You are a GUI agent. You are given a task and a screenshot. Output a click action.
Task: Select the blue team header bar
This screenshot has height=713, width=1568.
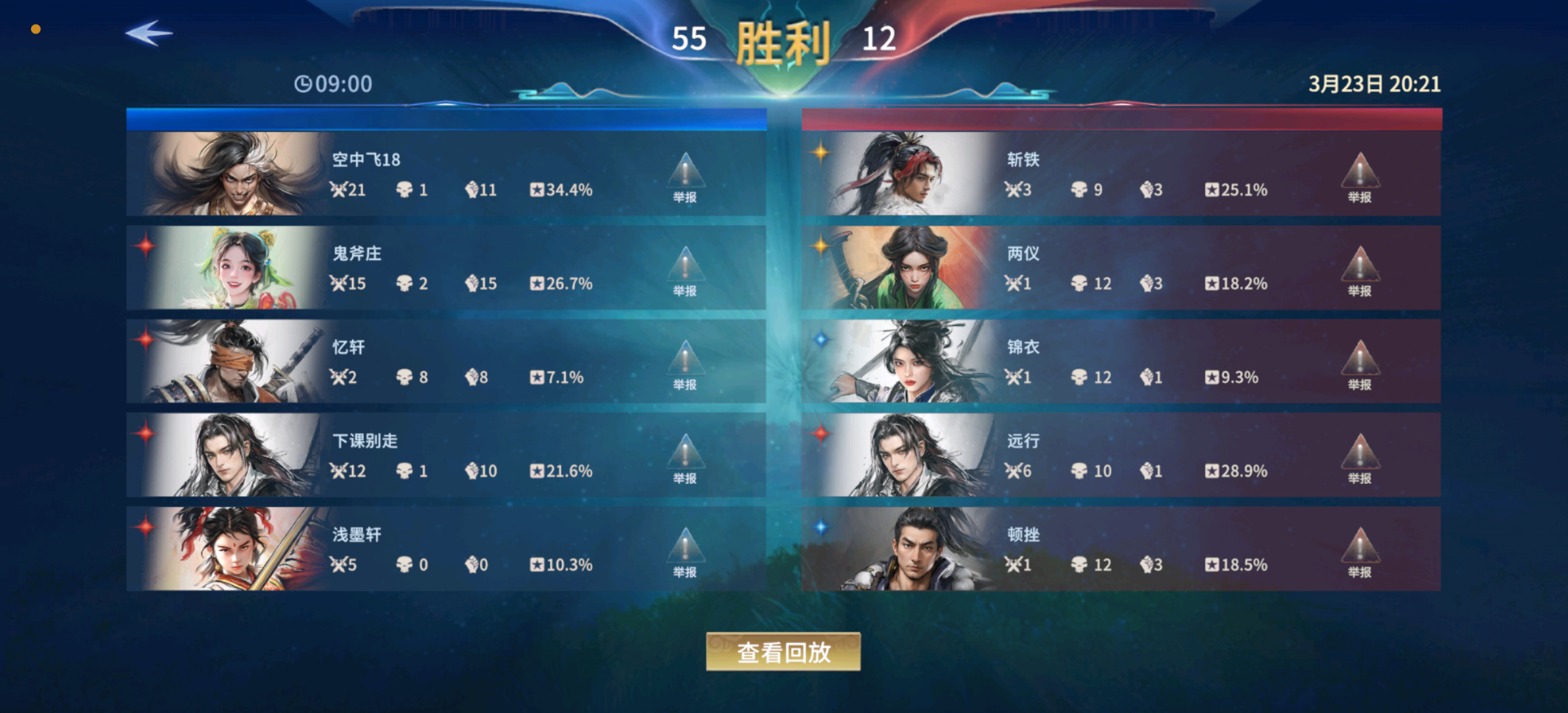(447, 117)
